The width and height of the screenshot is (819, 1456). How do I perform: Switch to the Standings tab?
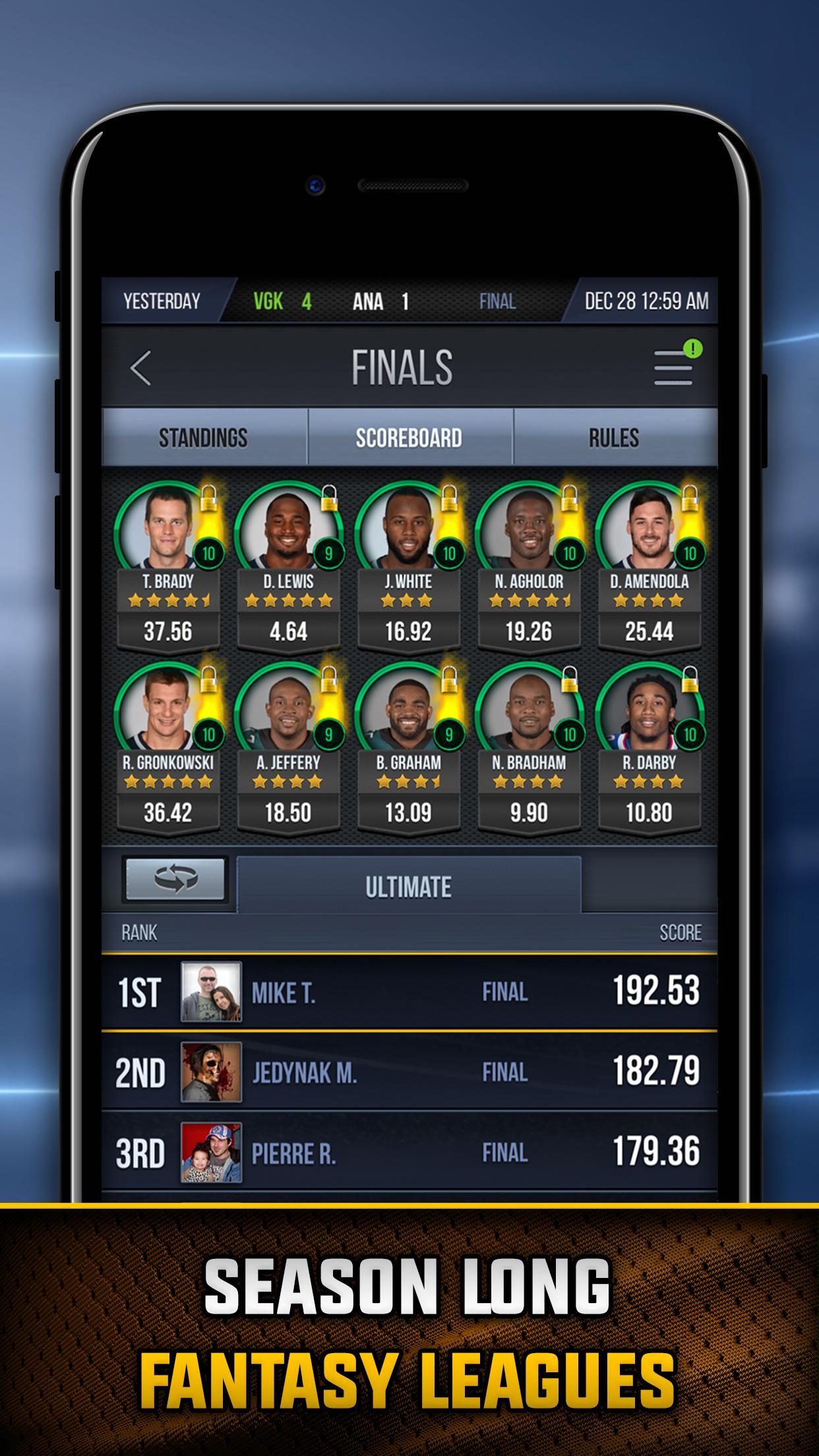point(204,438)
